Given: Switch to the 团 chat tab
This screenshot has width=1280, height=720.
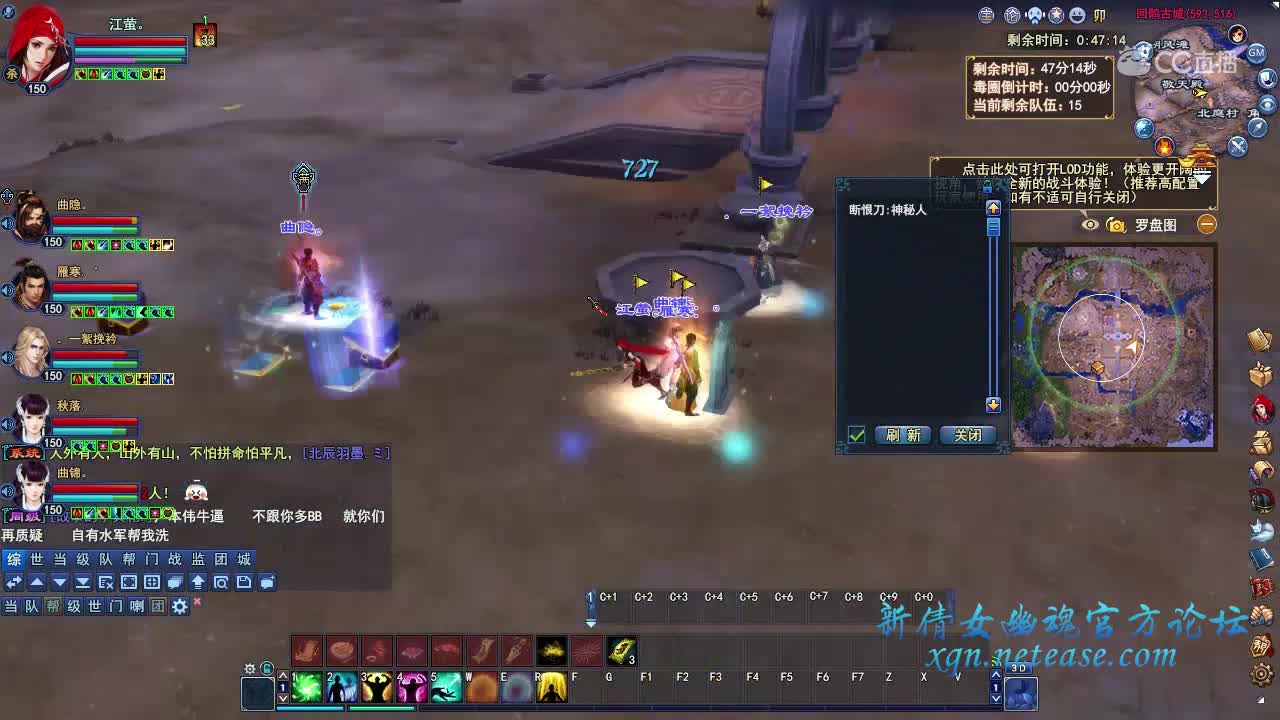Looking at the screenshot, I should 220,559.
